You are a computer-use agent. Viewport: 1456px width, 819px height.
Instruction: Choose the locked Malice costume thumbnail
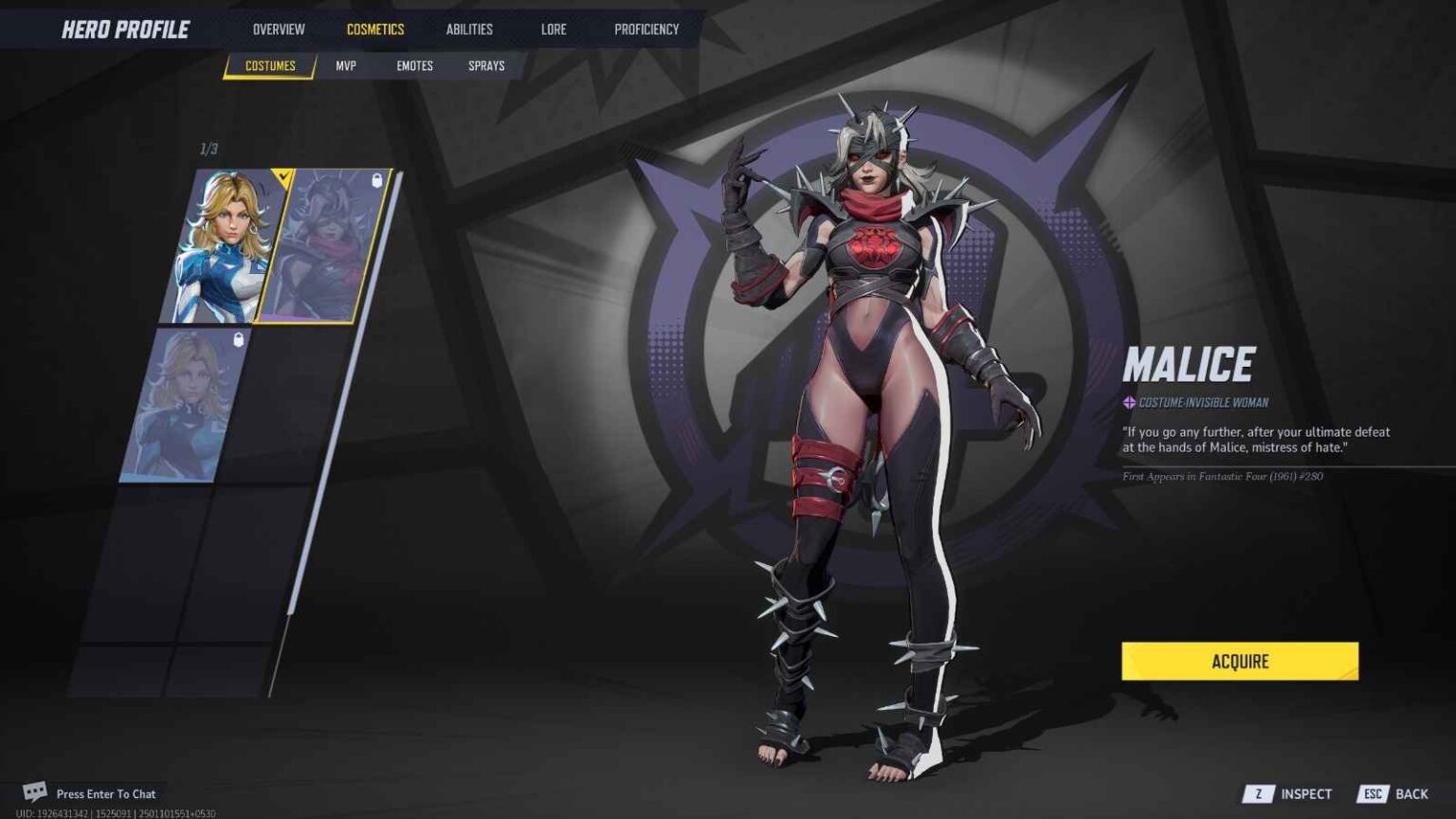pyautogui.click(x=322, y=246)
